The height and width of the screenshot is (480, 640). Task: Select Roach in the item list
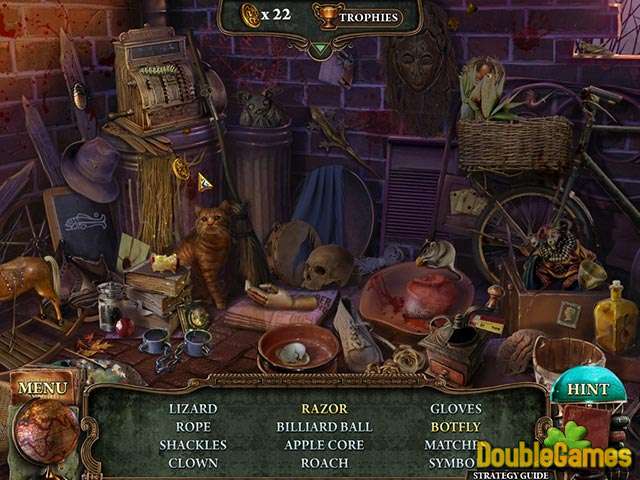pos(324,463)
